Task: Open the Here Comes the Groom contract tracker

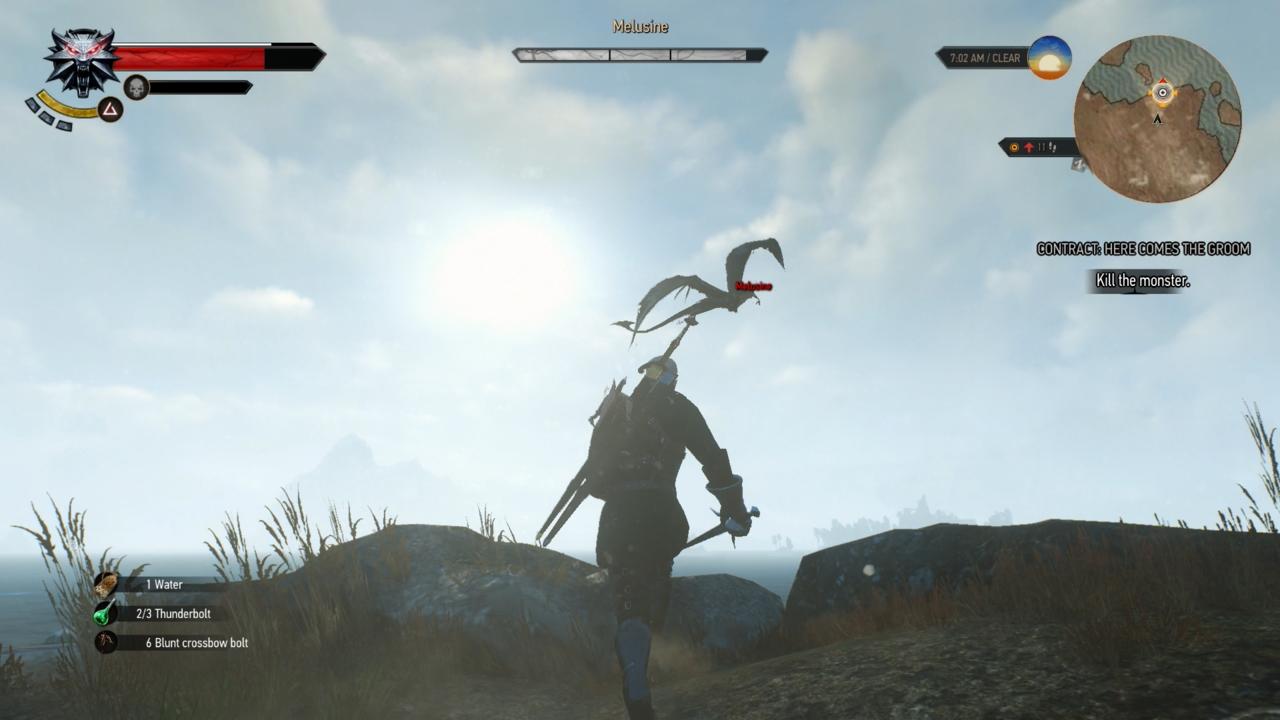Action: [1143, 249]
